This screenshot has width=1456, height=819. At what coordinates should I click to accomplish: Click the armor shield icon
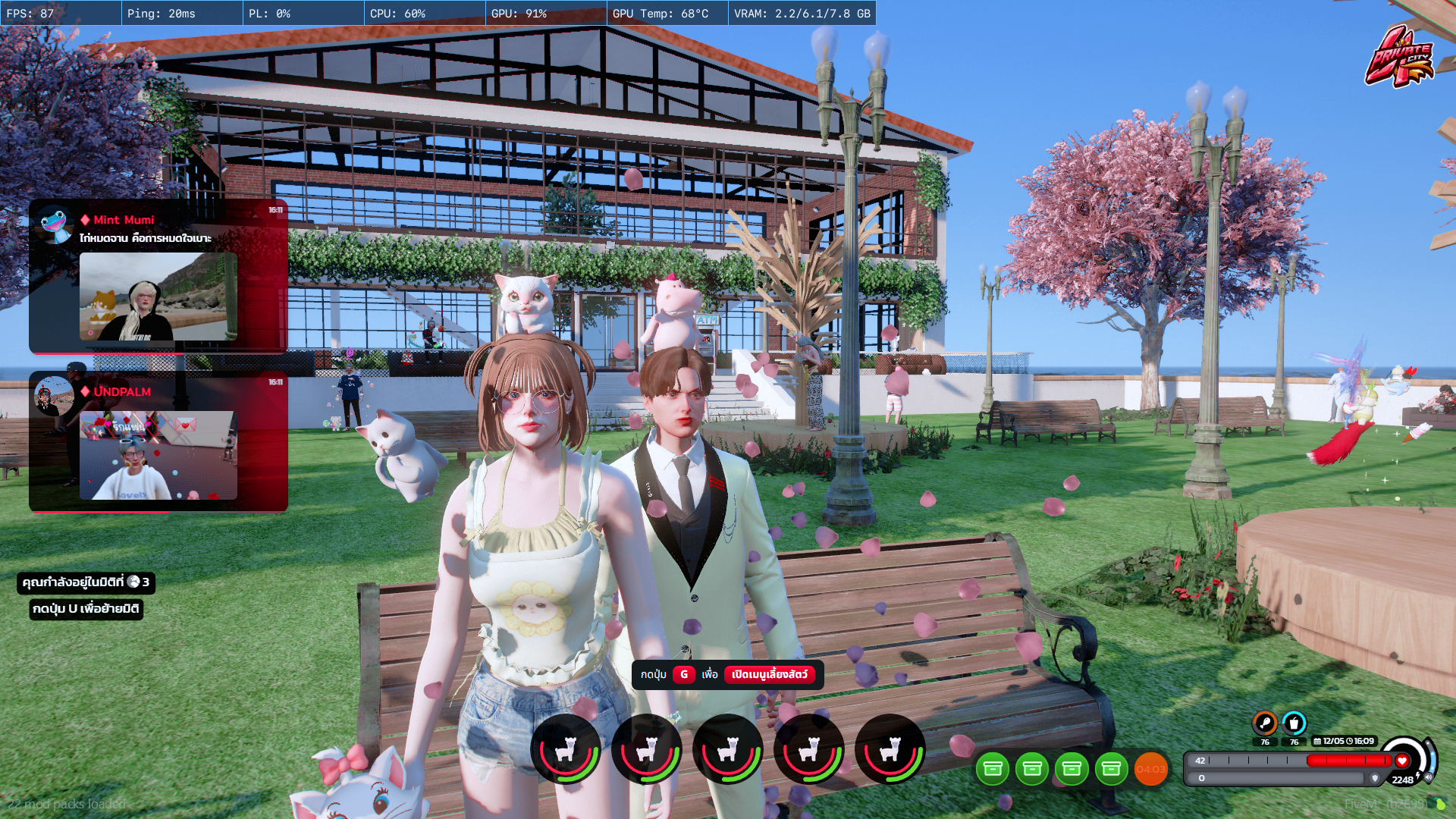[x=1375, y=778]
